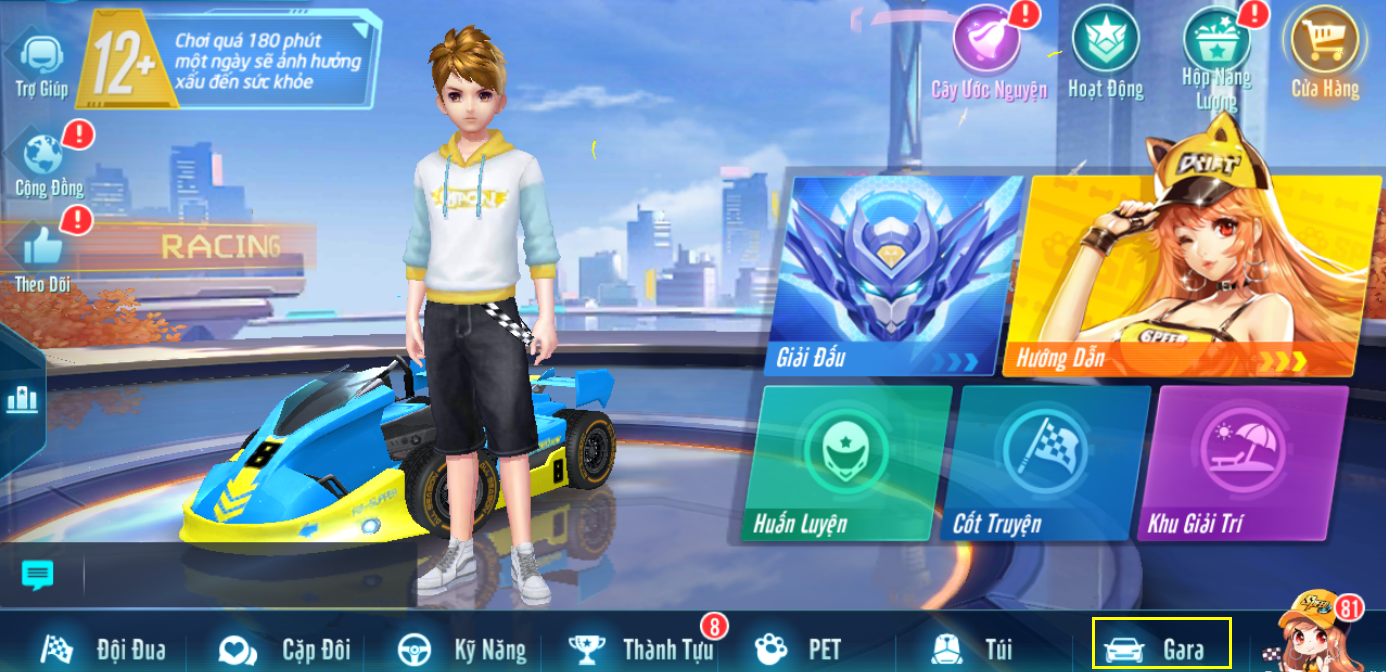Enter the Huấn Luyện training mode

click(x=845, y=462)
